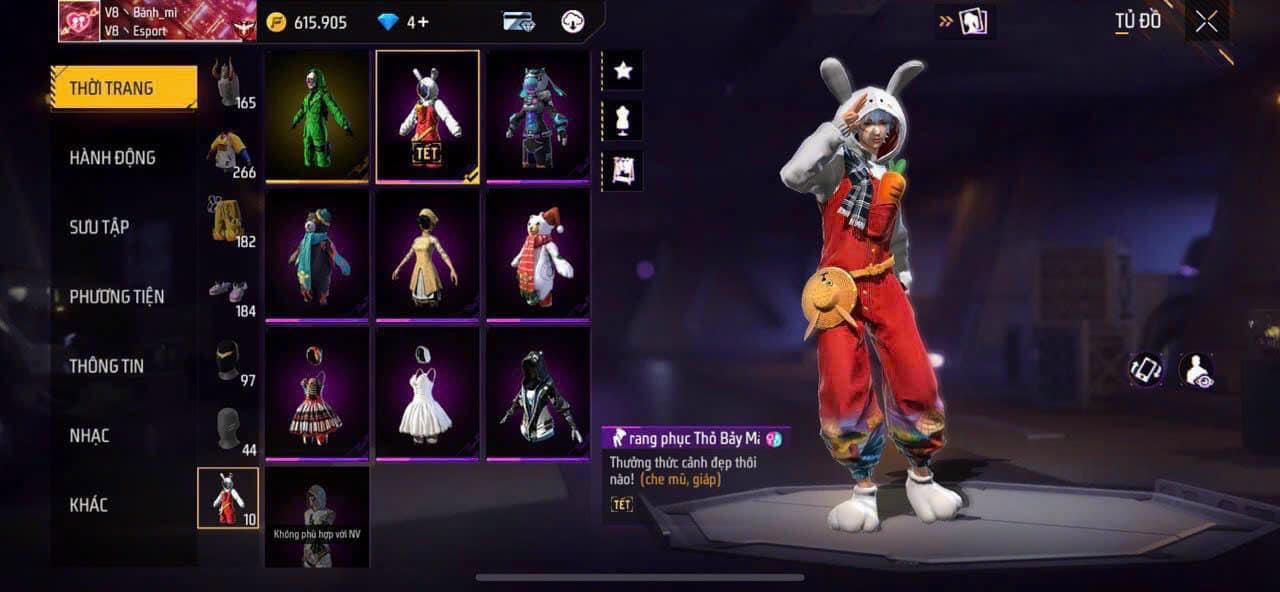Open the yellow jacket subcategory with 266
1280x592 pixels.
click(x=230, y=153)
